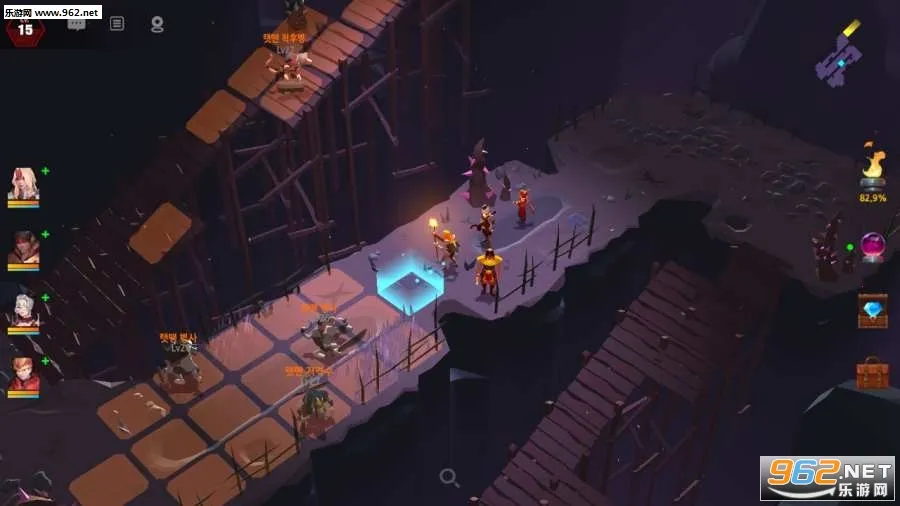This screenshot has height=506, width=900.
Task: Open the list menu icon
Action: (117, 24)
